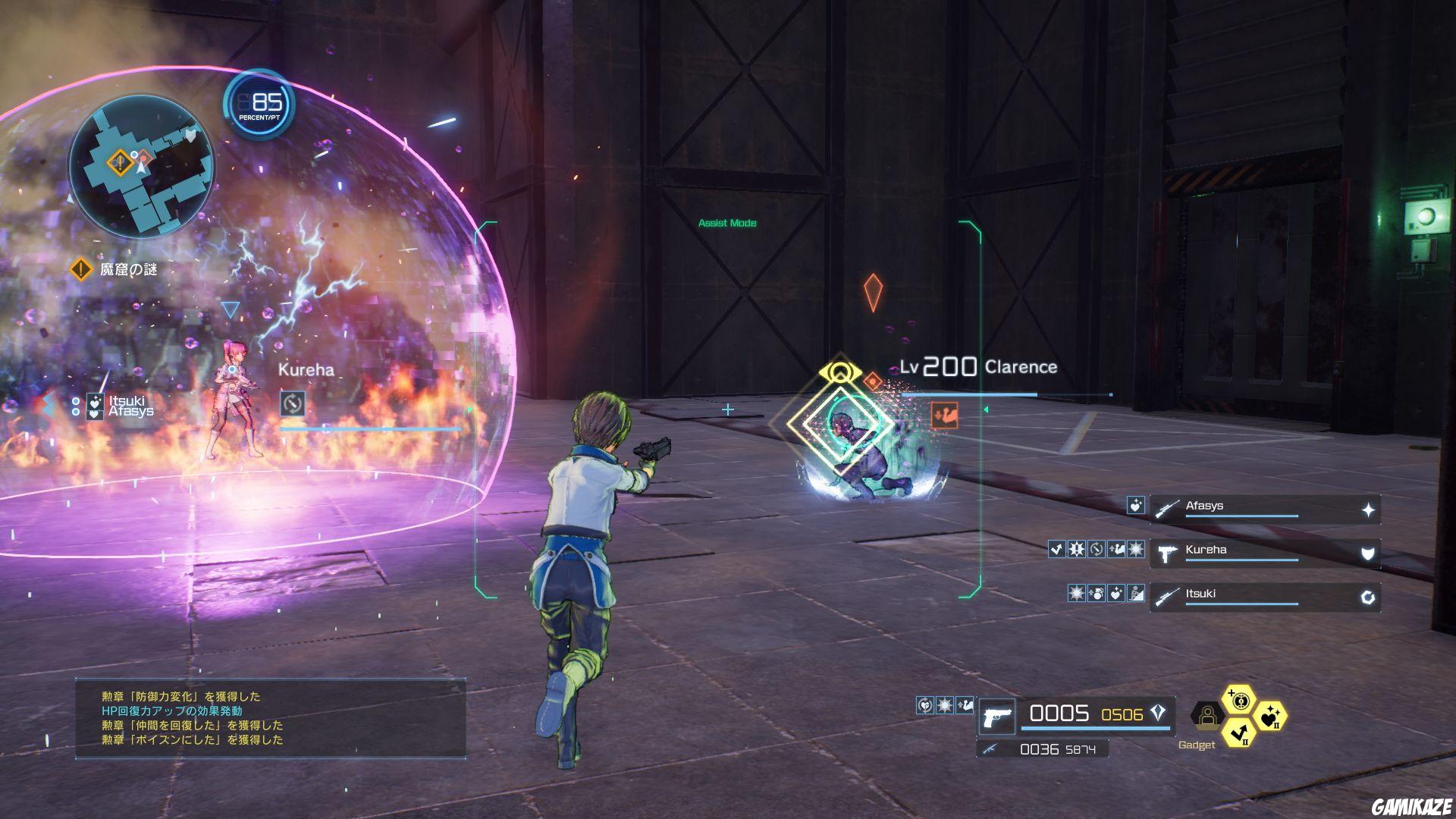Click the SMG icon beside Kureha's name
This screenshot has width=1456, height=819.
click(x=1168, y=554)
